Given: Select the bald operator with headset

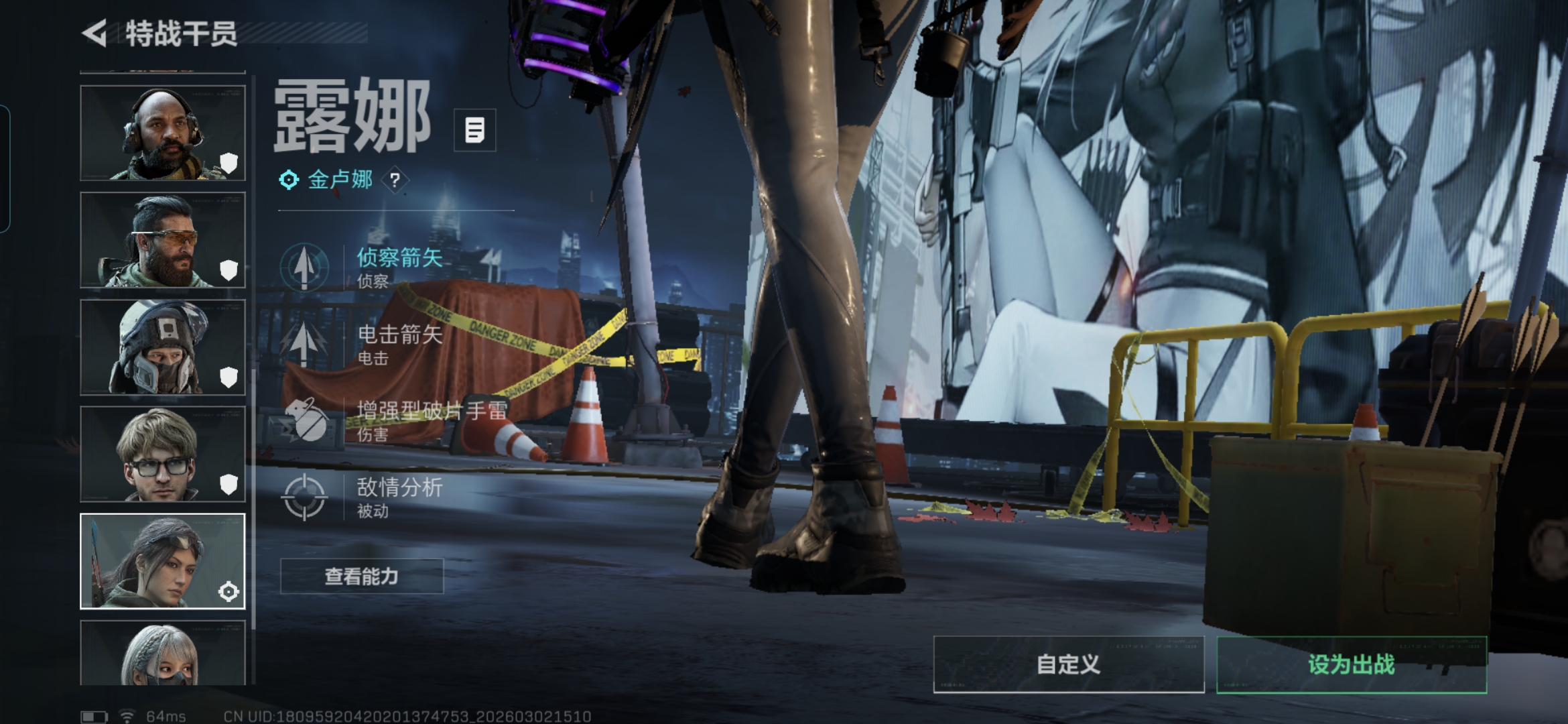Looking at the screenshot, I should pyautogui.click(x=163, y=133).
